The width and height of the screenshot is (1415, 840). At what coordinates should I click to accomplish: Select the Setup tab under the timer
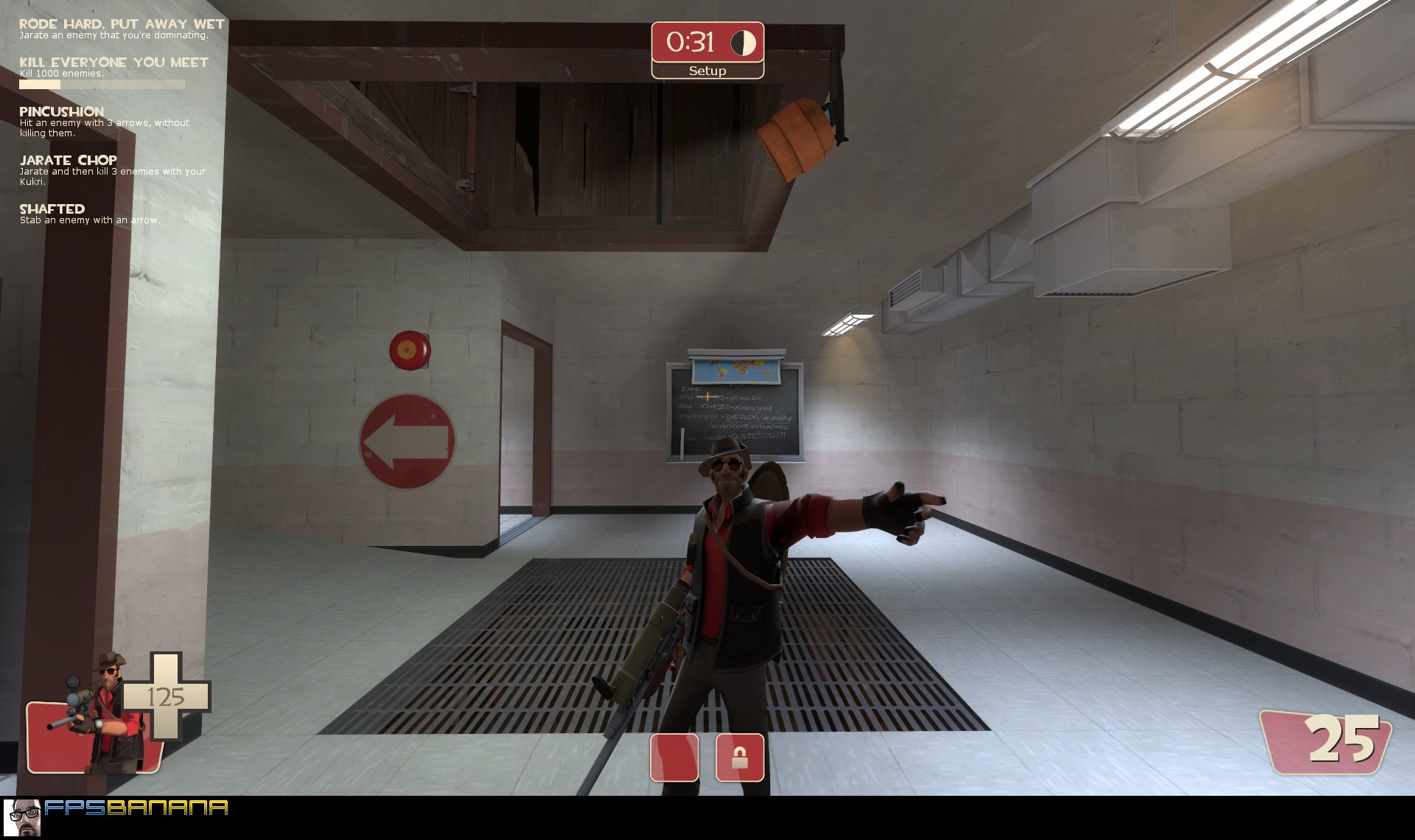tap(707, 71)
